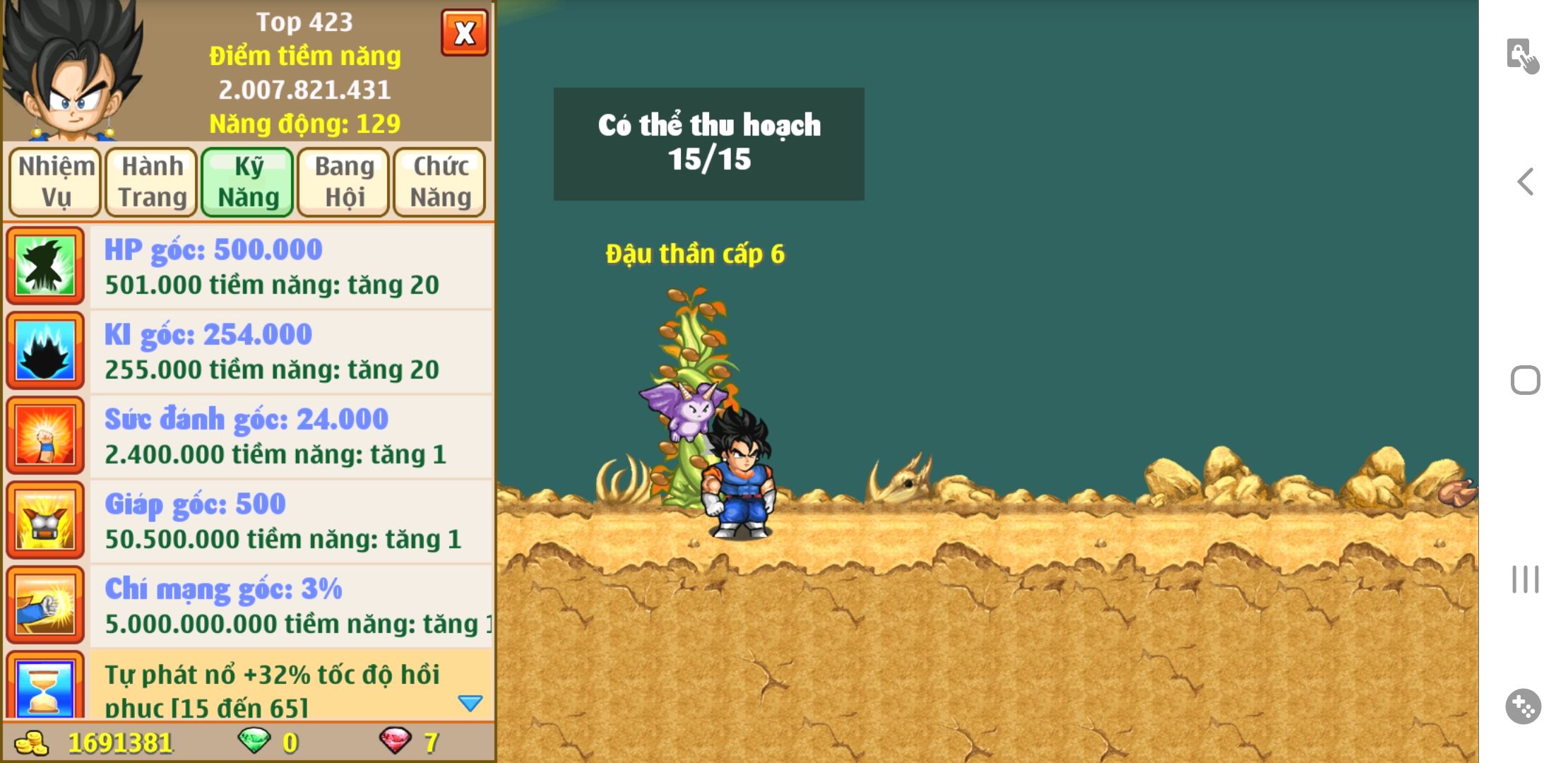Close the character panel with the X button
This screenshot has height=763, width=1568.
point(464,32)
